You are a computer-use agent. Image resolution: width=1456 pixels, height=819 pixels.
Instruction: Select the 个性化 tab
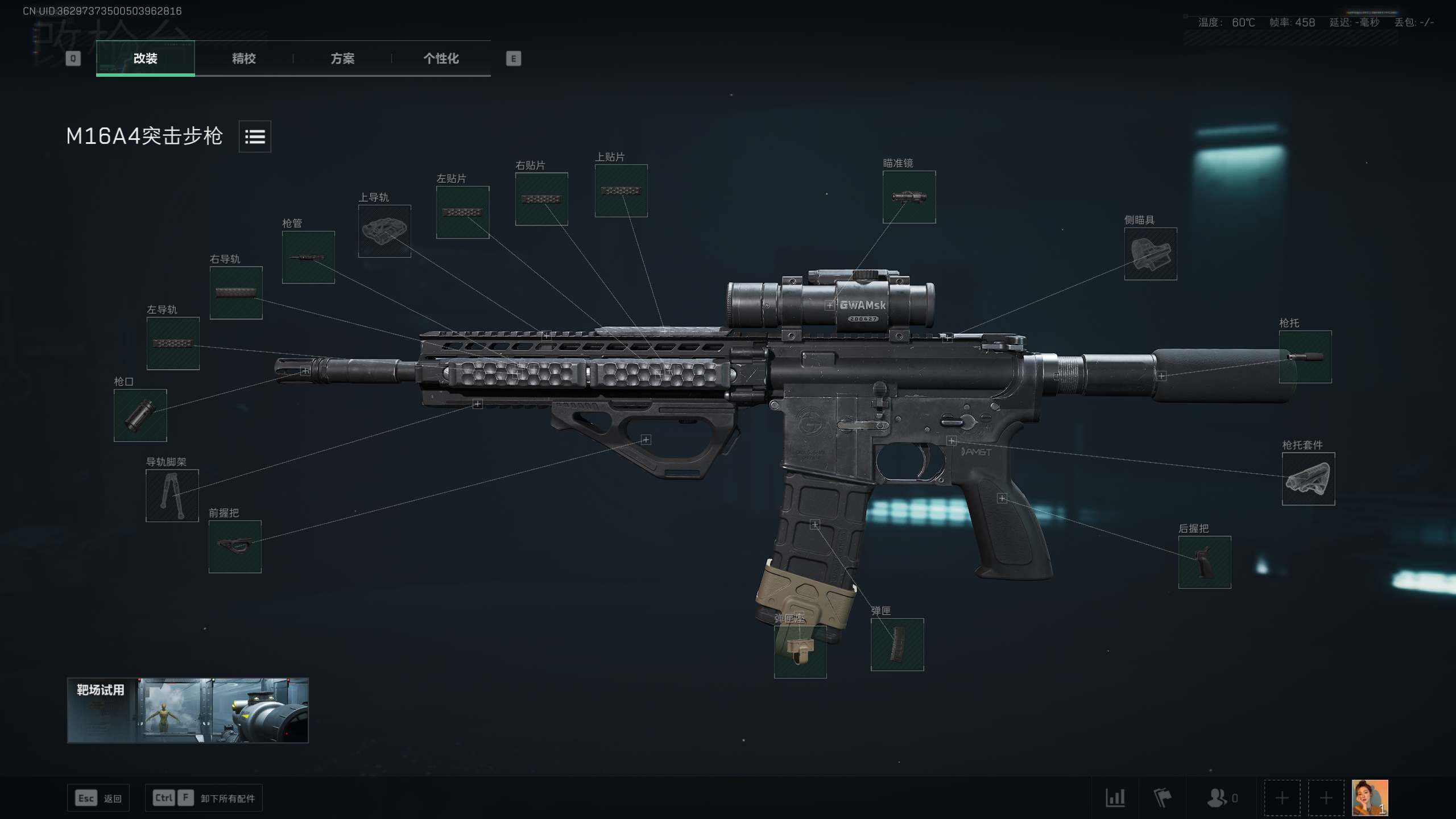click(x=441, y=59)
